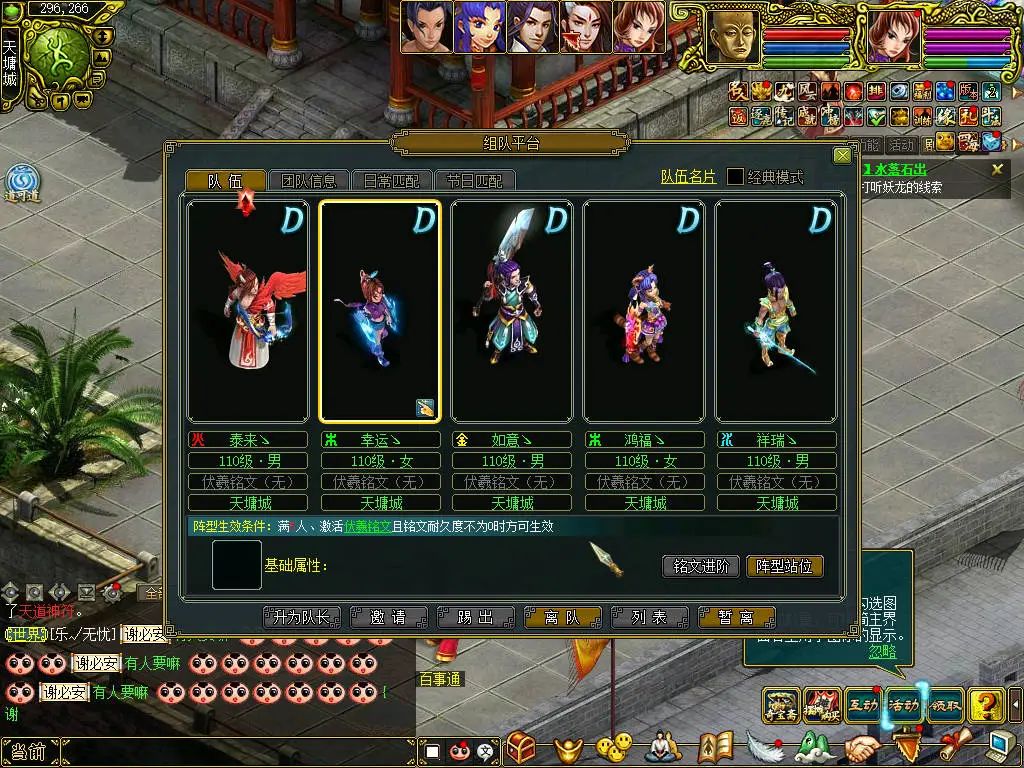Open the 列表 list button
The image size is (1024, 768).
tap(649, 618)
